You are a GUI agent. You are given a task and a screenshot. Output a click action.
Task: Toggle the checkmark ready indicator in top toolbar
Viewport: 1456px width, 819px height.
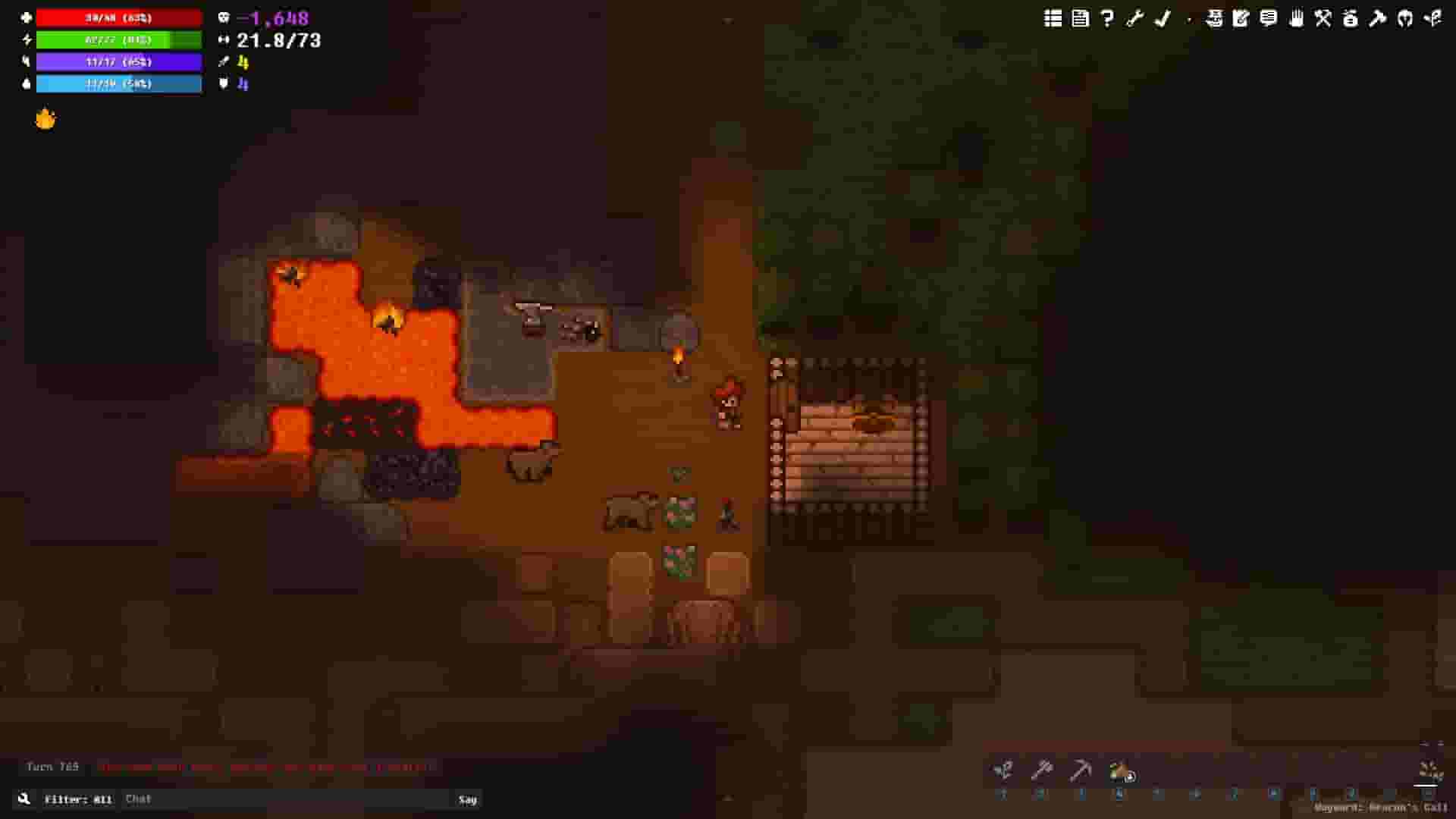[1163, 19]
